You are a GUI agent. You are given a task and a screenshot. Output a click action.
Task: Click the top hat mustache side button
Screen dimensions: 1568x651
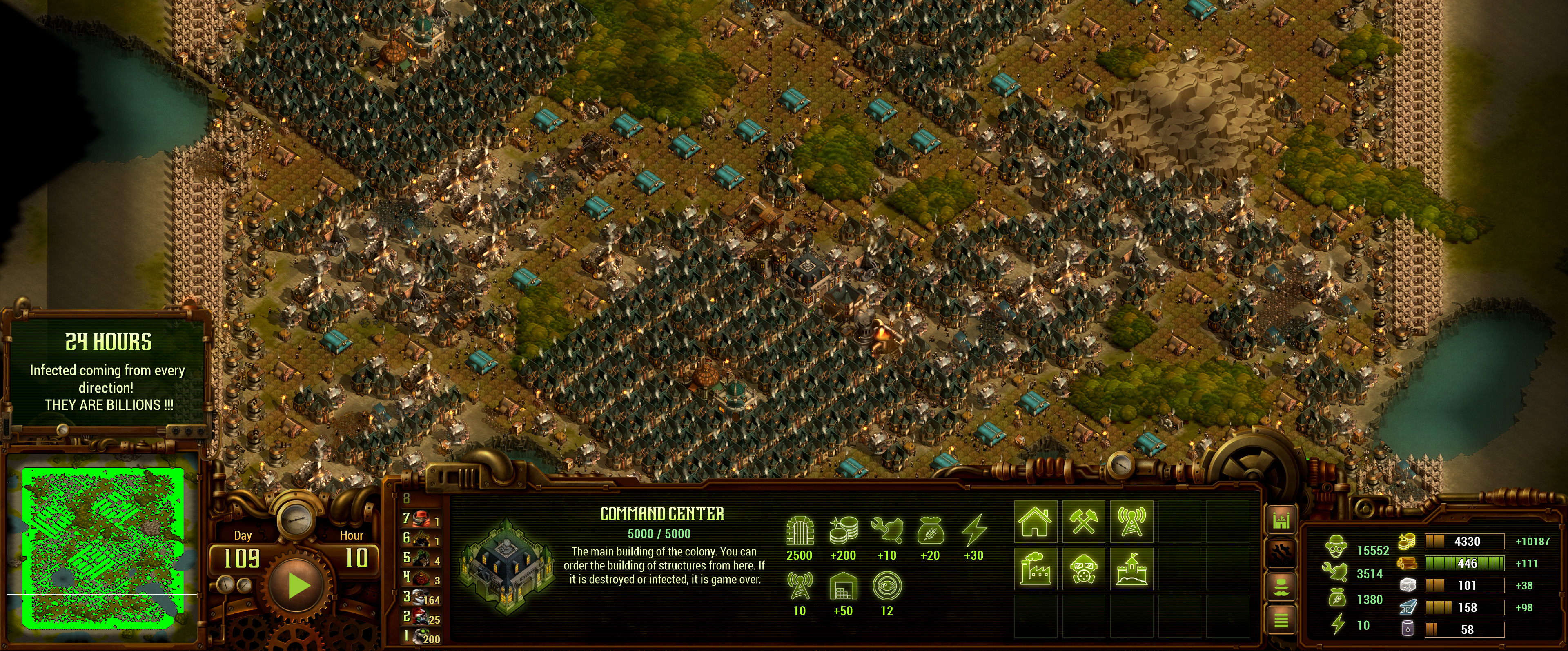click(x=1281, y=587)
